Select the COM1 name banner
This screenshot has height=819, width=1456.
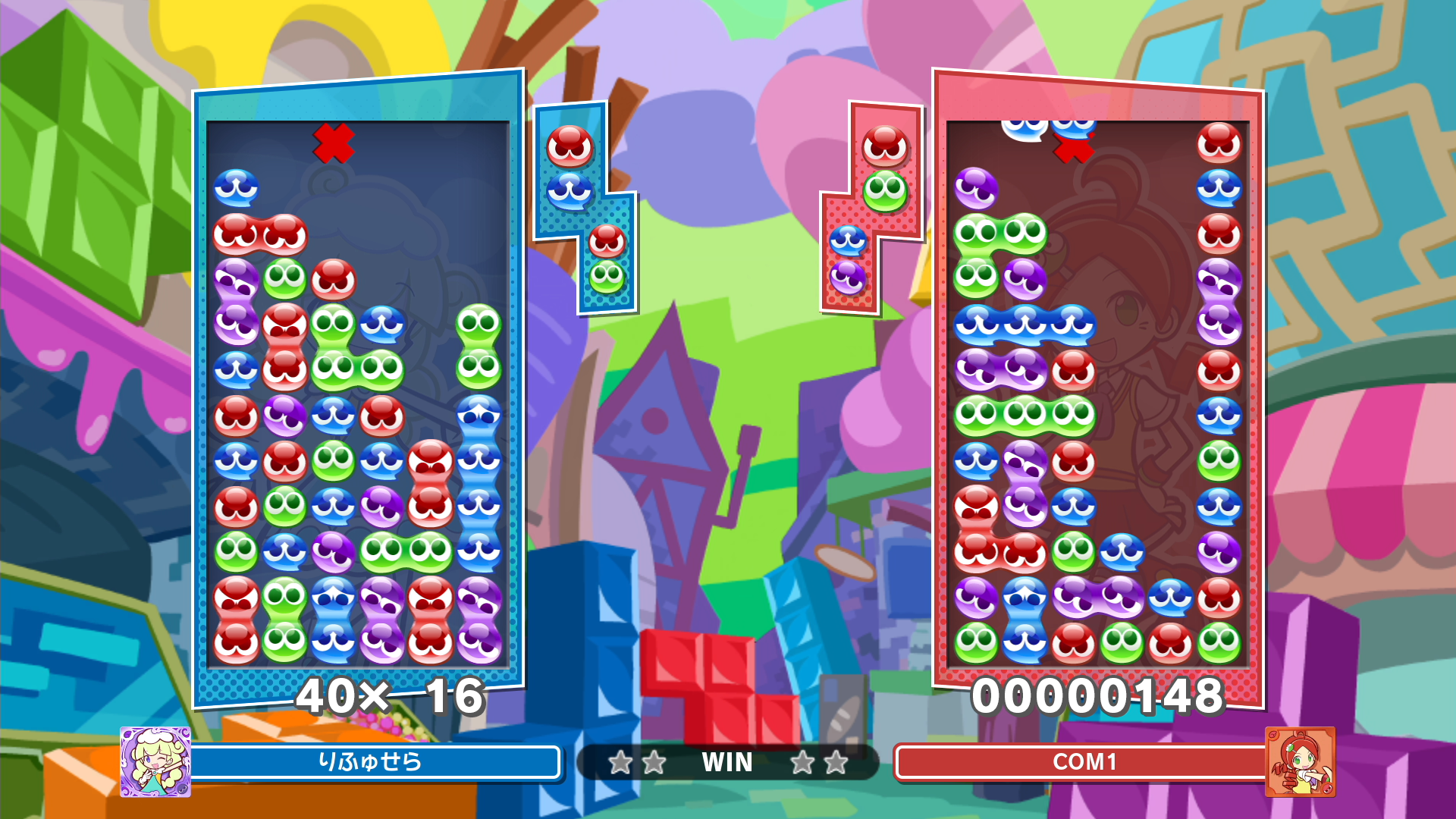tap(1083, 761)
